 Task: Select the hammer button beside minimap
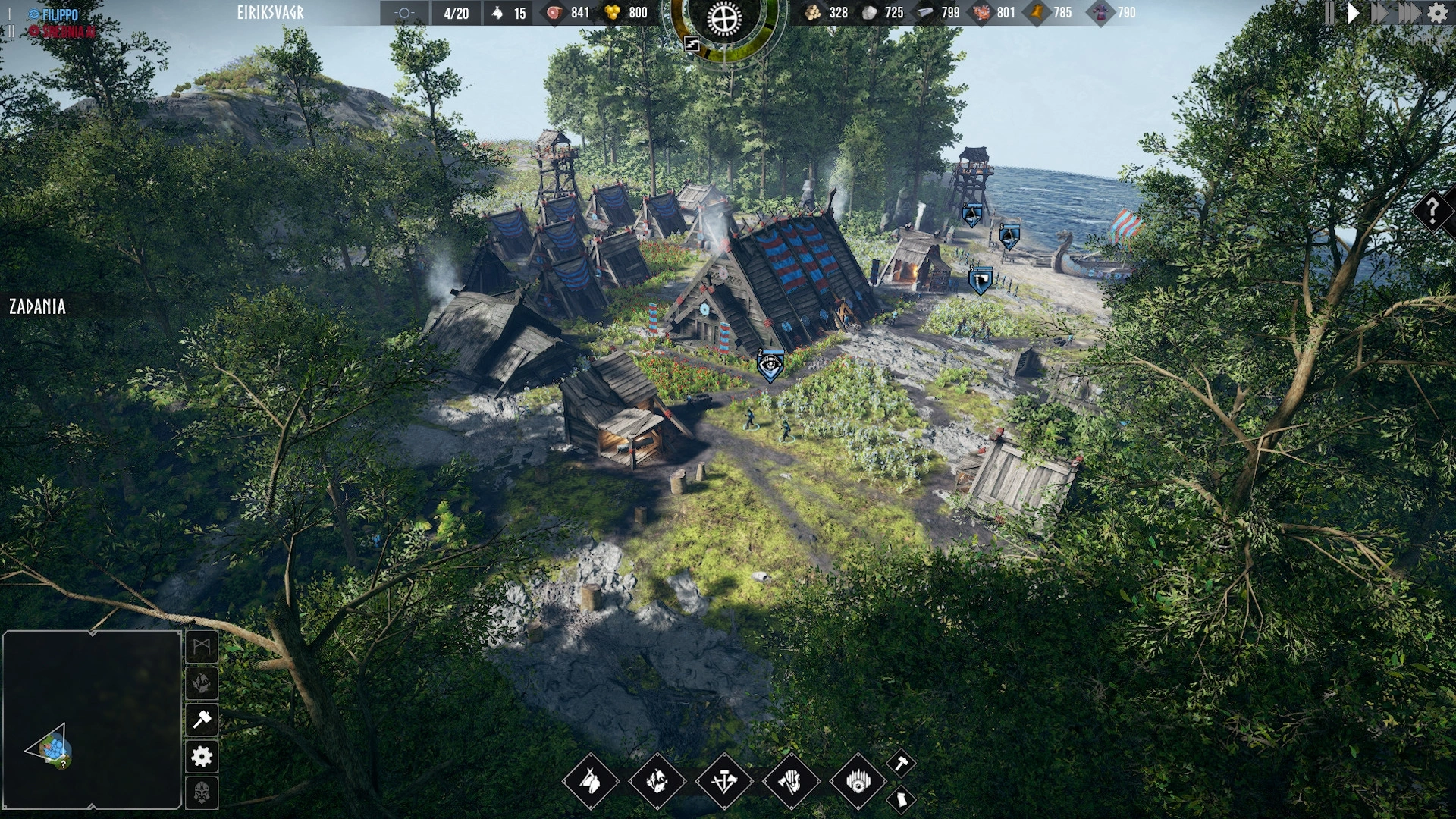point(202,720)
